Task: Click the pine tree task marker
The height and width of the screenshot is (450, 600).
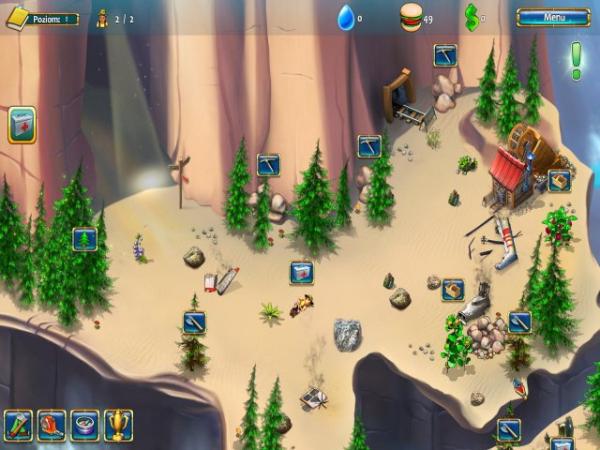Action: pos(84,239)
